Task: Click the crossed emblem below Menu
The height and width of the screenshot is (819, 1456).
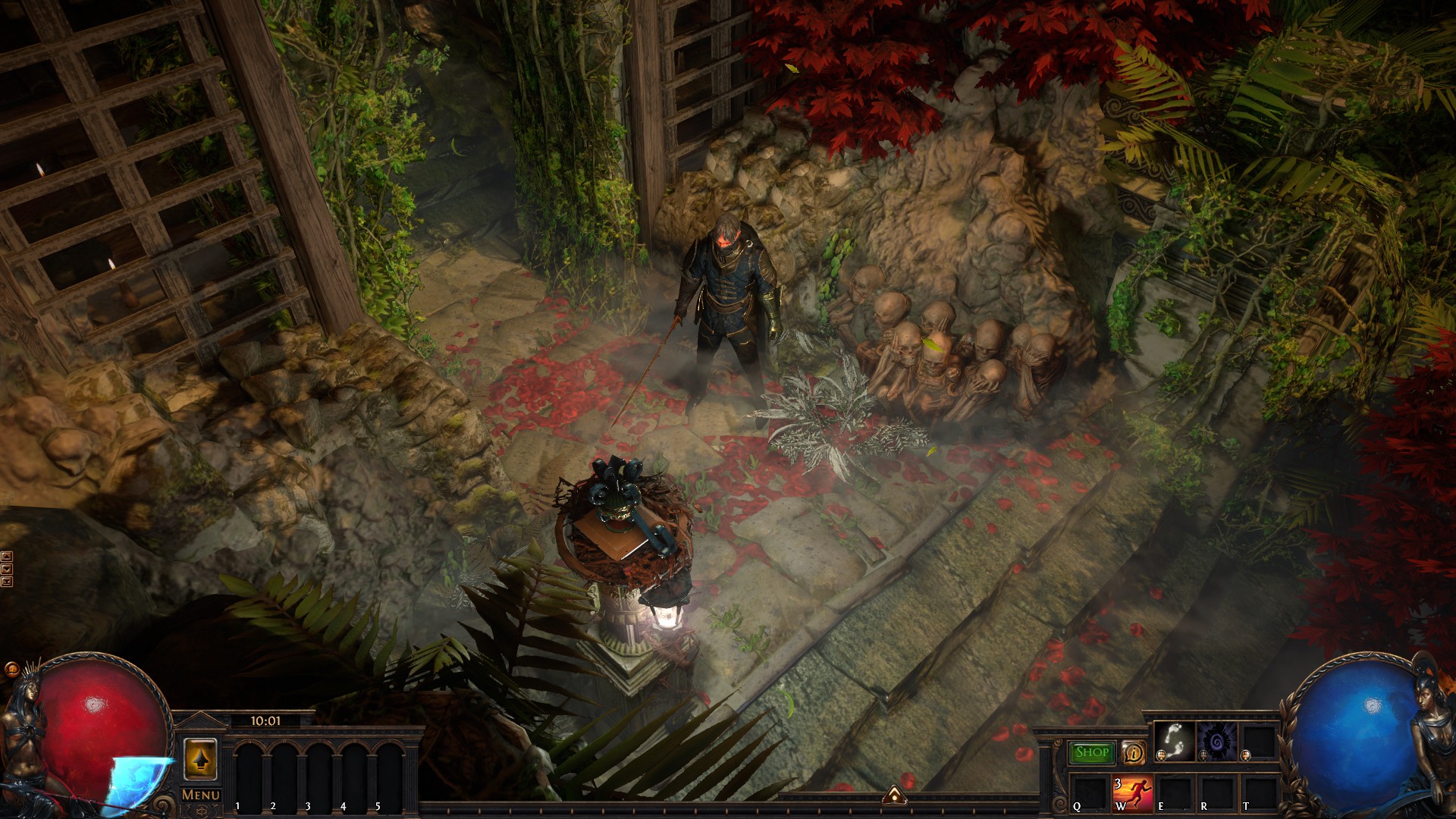Action: [x=201, y=811]
